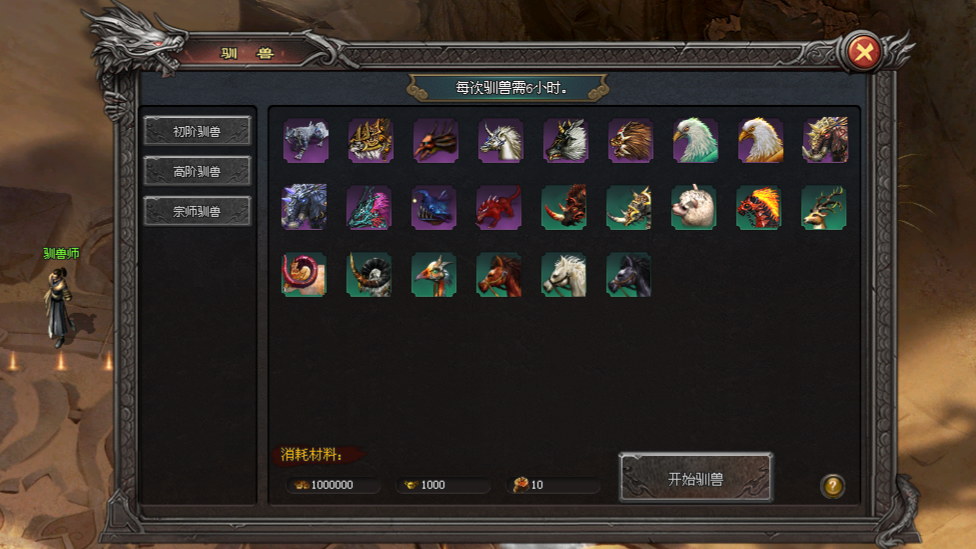
Task: Close the beast taming window
Action: pos(863,53)
